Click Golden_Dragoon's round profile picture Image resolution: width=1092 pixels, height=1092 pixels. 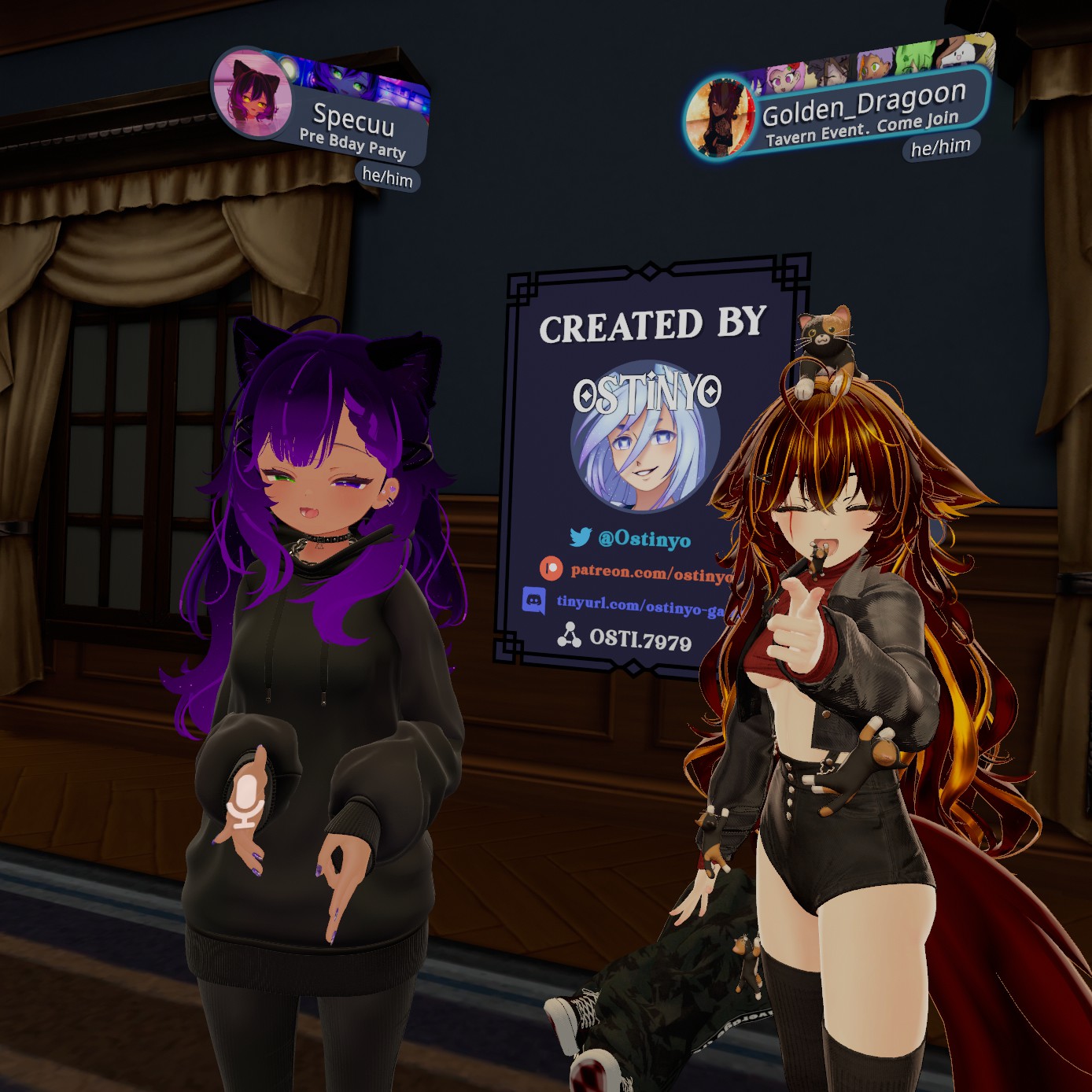(x=719, y=117)
